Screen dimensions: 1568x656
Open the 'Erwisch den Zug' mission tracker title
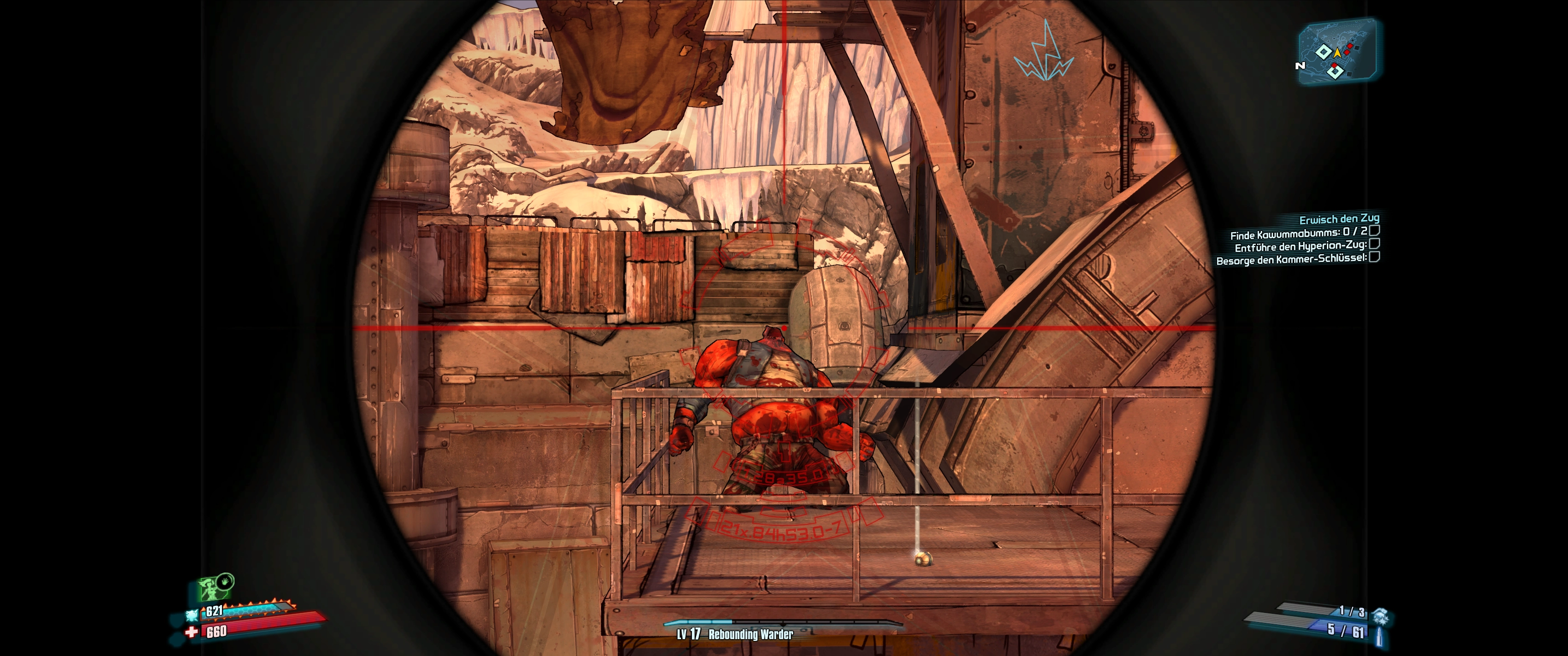coord(1339,219)
